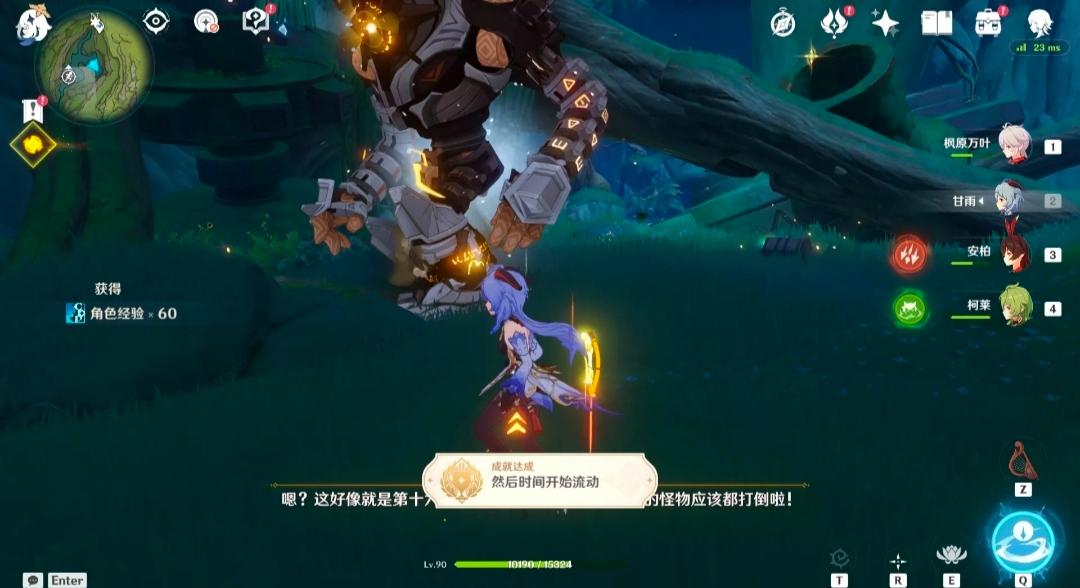Select the yellow diamond quest tracker
1080x588 pixels.
(x=33, y=145)
